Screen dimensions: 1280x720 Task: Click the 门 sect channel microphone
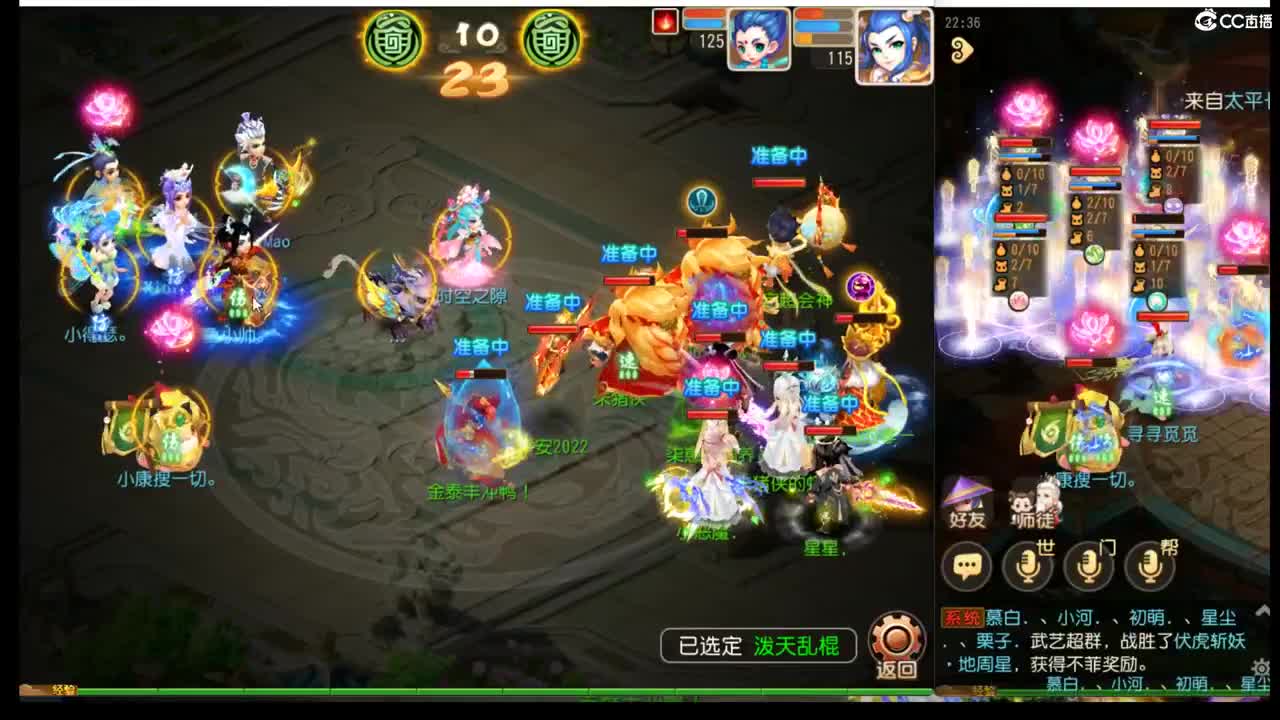pos(1089,565)
